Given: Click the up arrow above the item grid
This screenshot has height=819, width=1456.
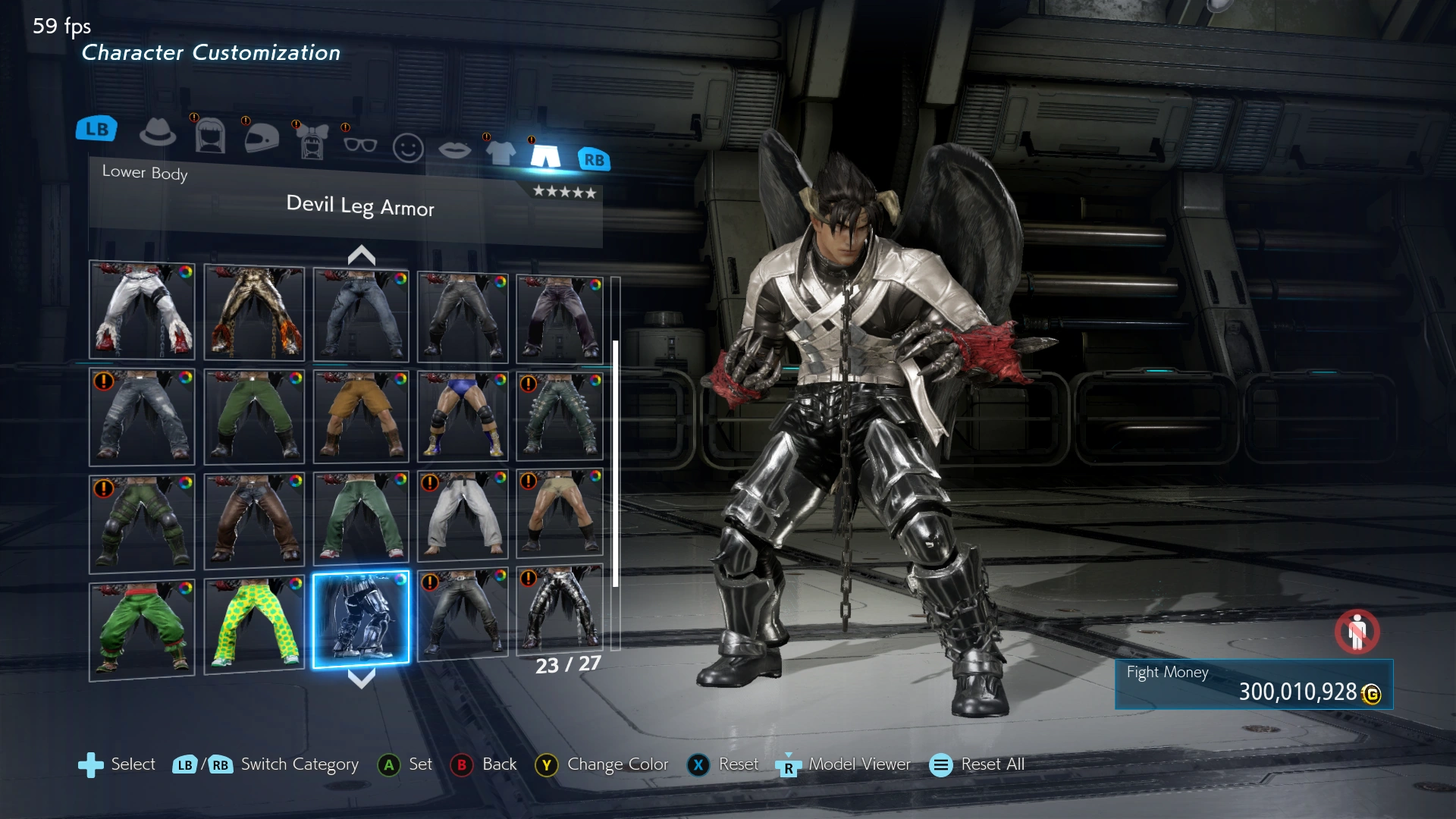Looking at the screenshot, I should (x=362, y=255).
